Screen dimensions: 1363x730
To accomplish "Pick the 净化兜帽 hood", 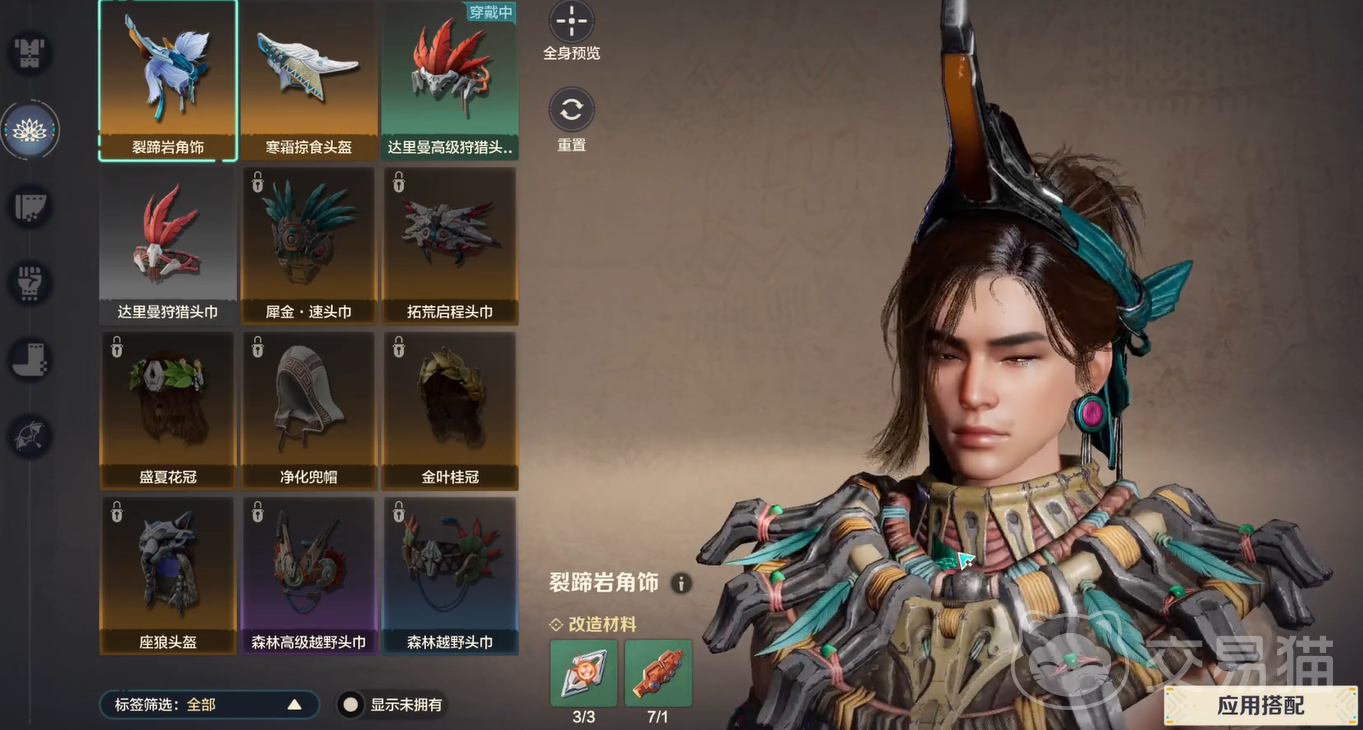I will (x=309, y=410).
